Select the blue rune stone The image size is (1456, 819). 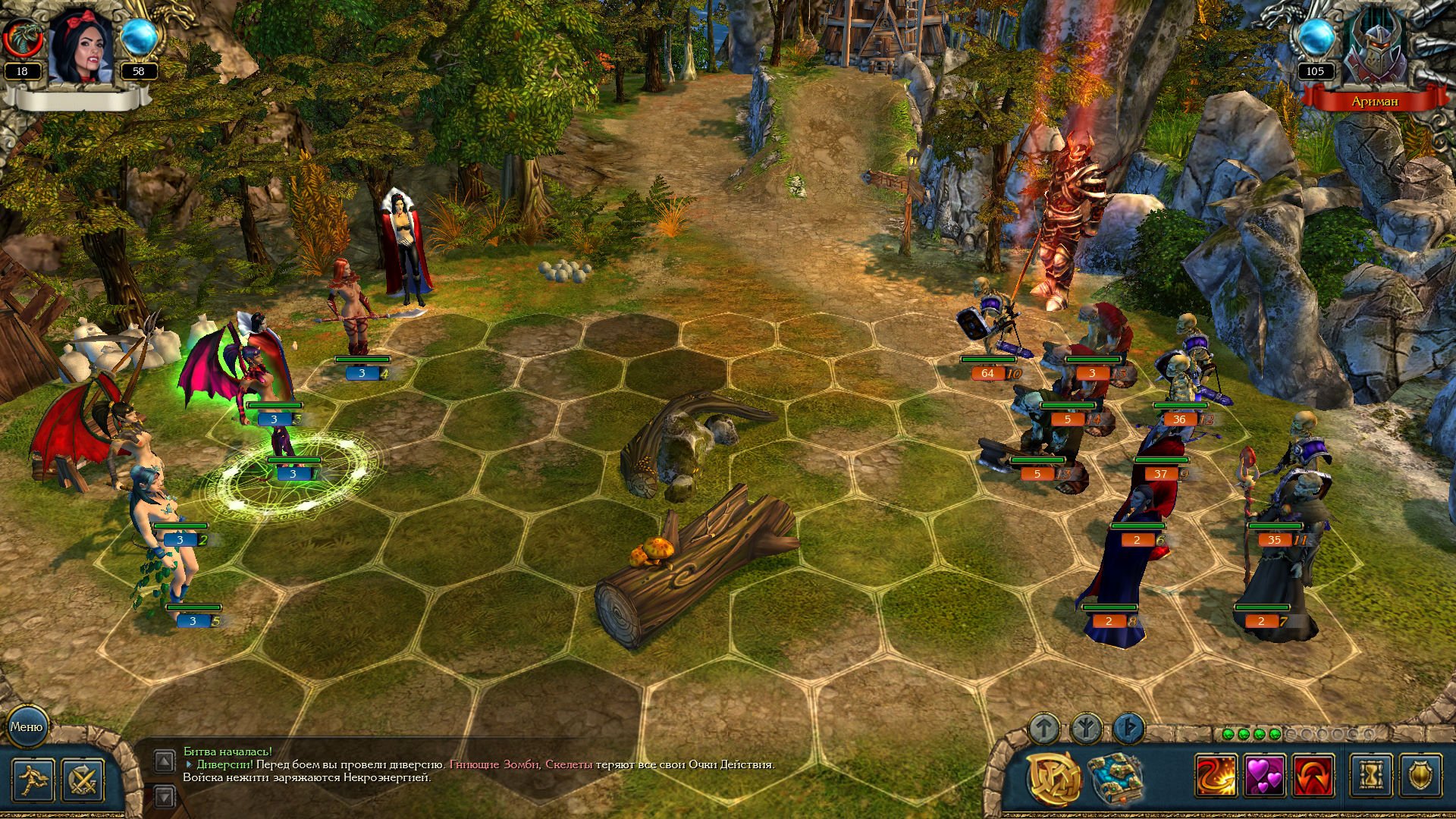1128,729
